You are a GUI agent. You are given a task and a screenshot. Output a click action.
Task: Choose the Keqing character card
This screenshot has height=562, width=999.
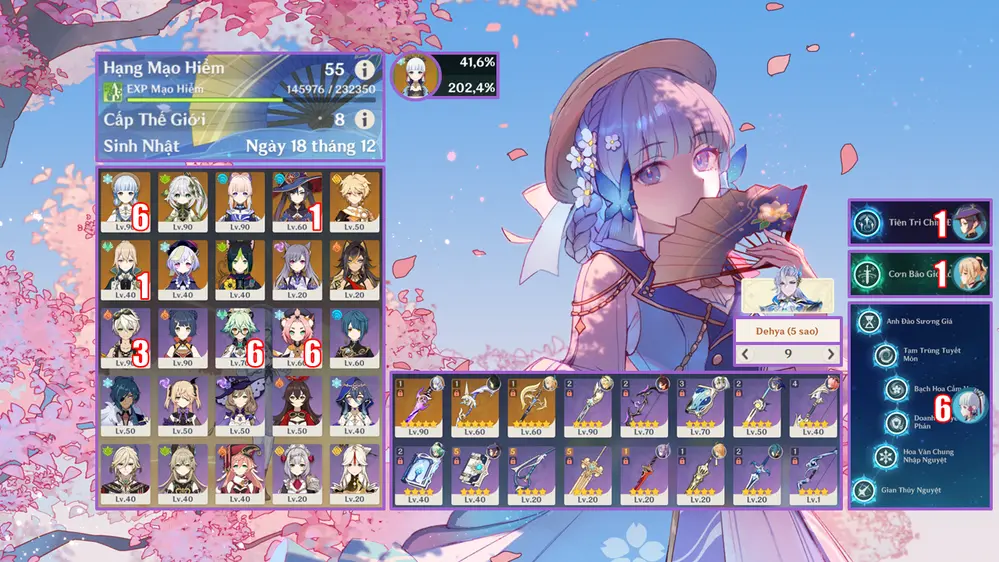pos(298,266)
